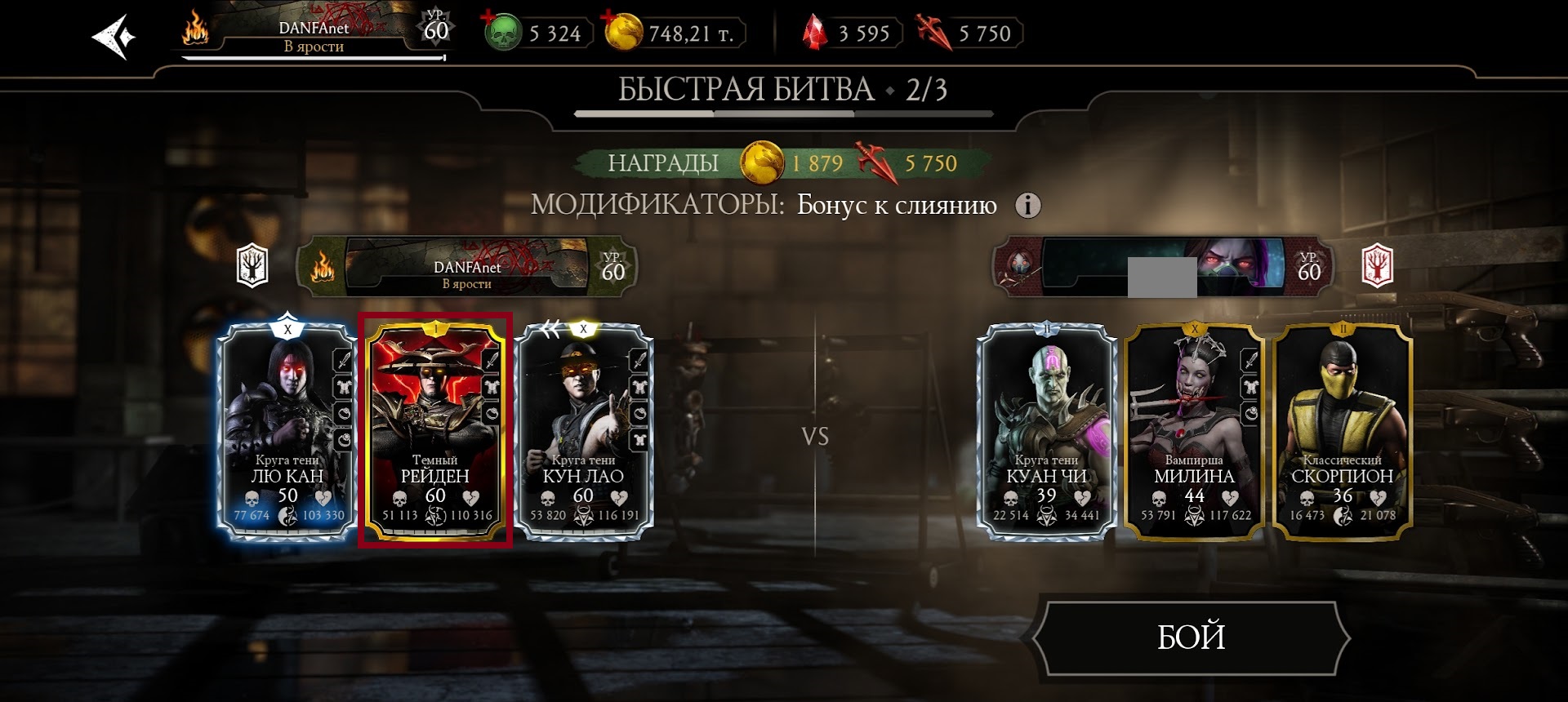Start the fight with the БОЙ button
The height and width of the screenshot is (702, 1568).
[1191, 638]
